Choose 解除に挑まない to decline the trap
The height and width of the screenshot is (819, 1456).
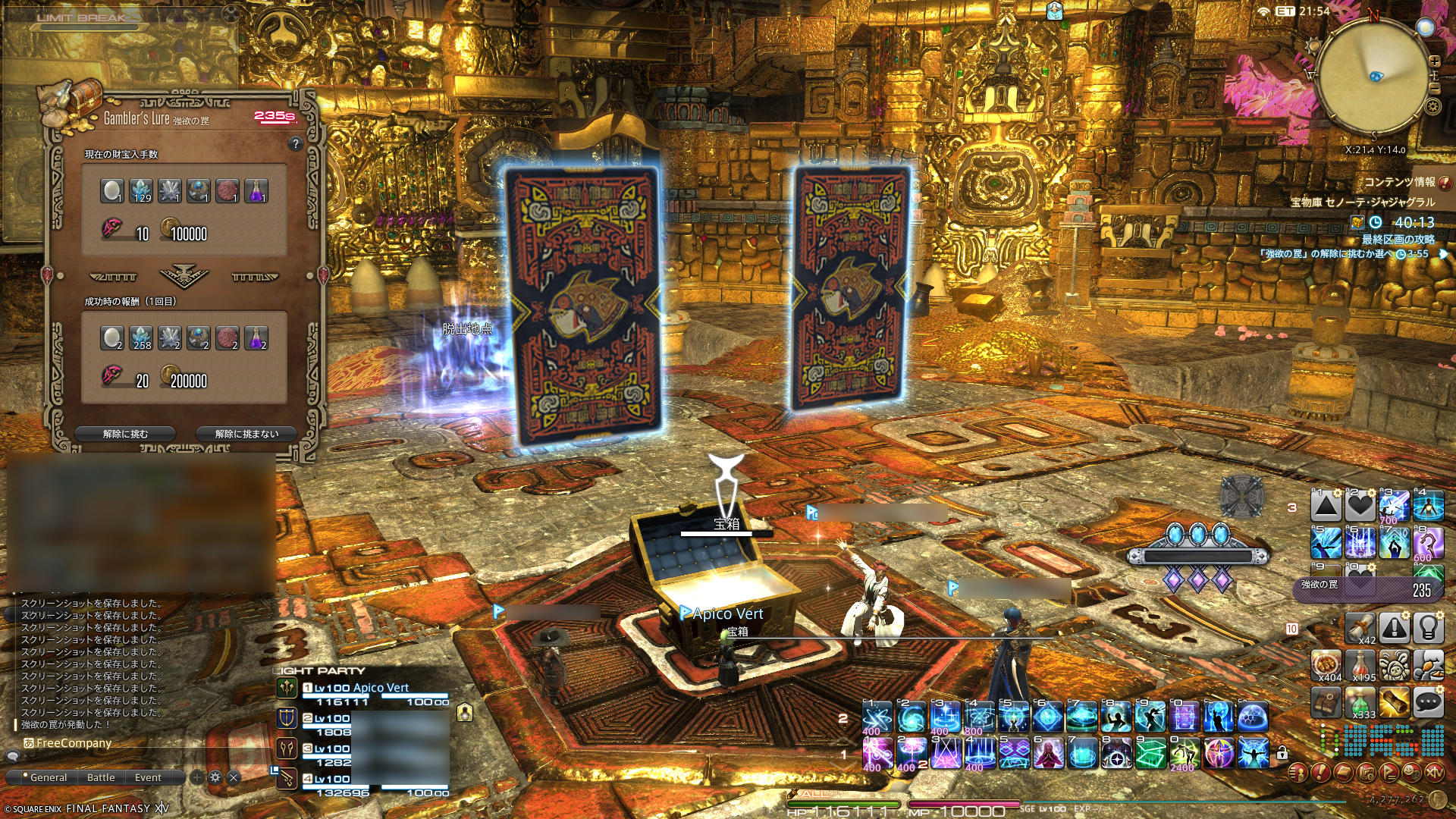[x=246, y=434]
